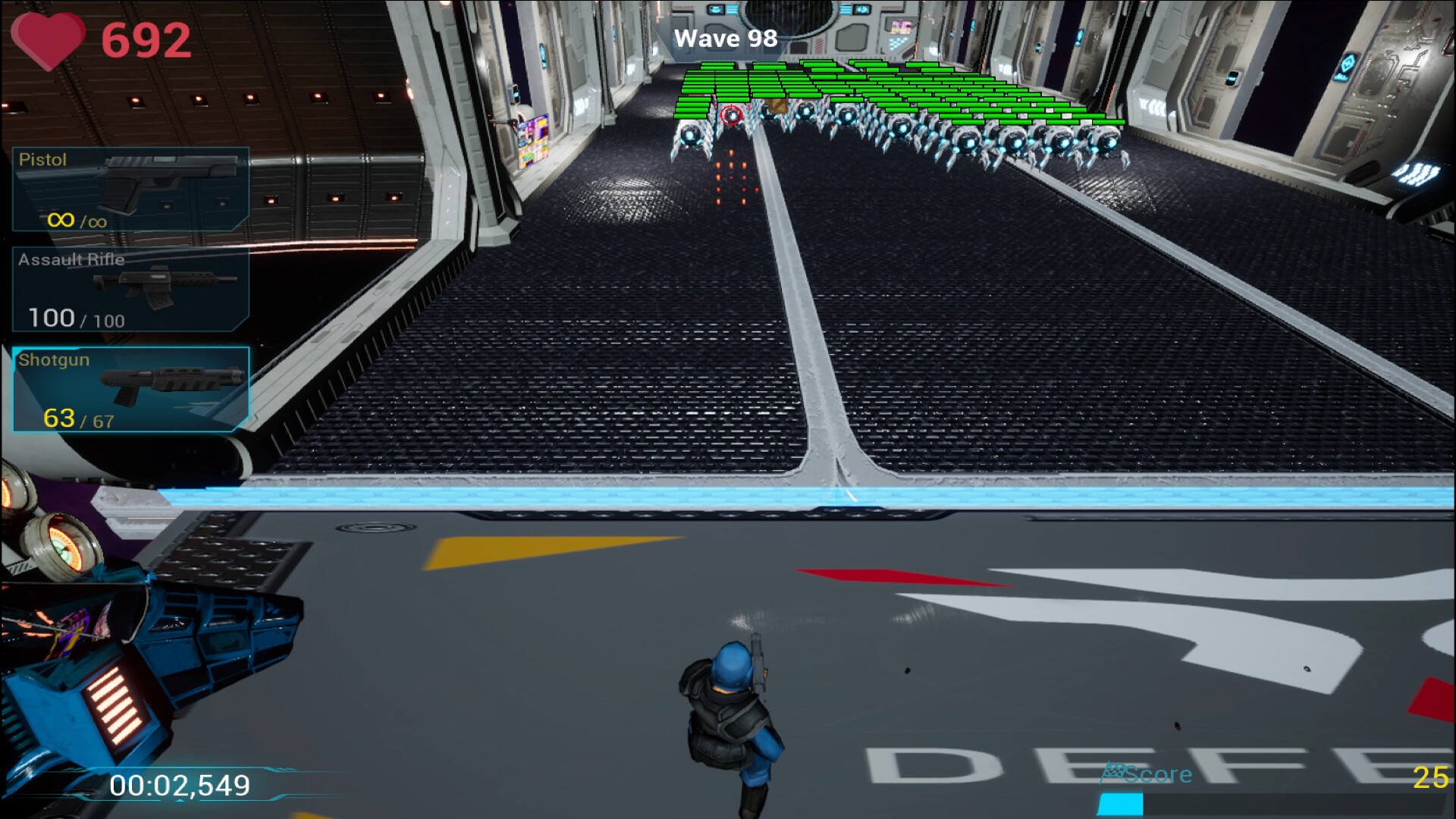Toggle the highlighted Shotgun slot selection
The height and width of the screenshot is (819, 1456).
coord(129,388)
